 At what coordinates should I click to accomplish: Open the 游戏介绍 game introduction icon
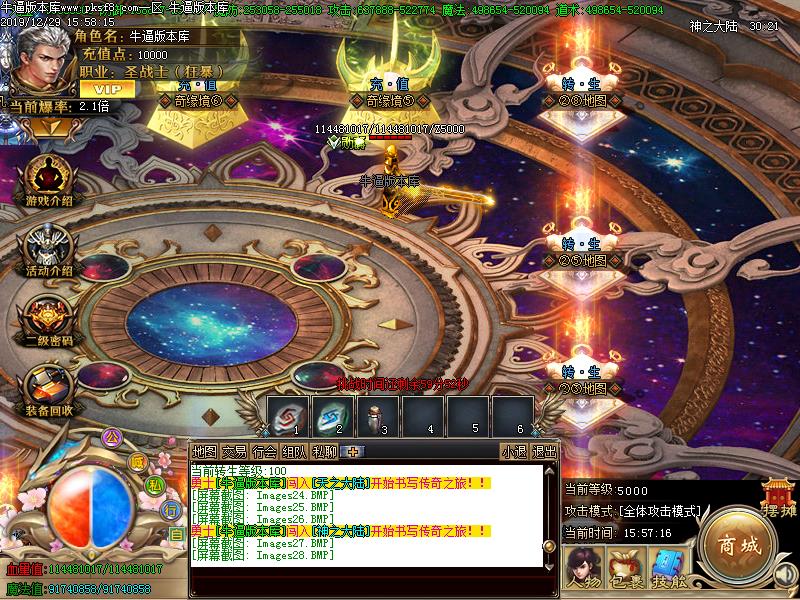tap(47, 178)
